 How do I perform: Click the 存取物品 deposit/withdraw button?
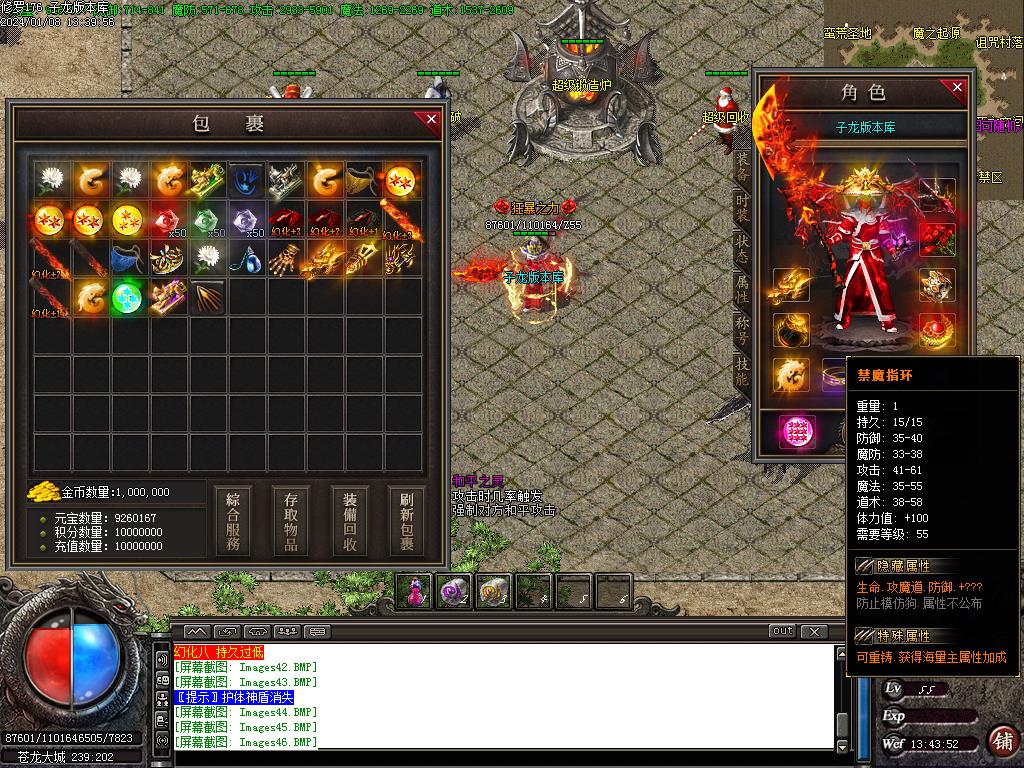291,521
